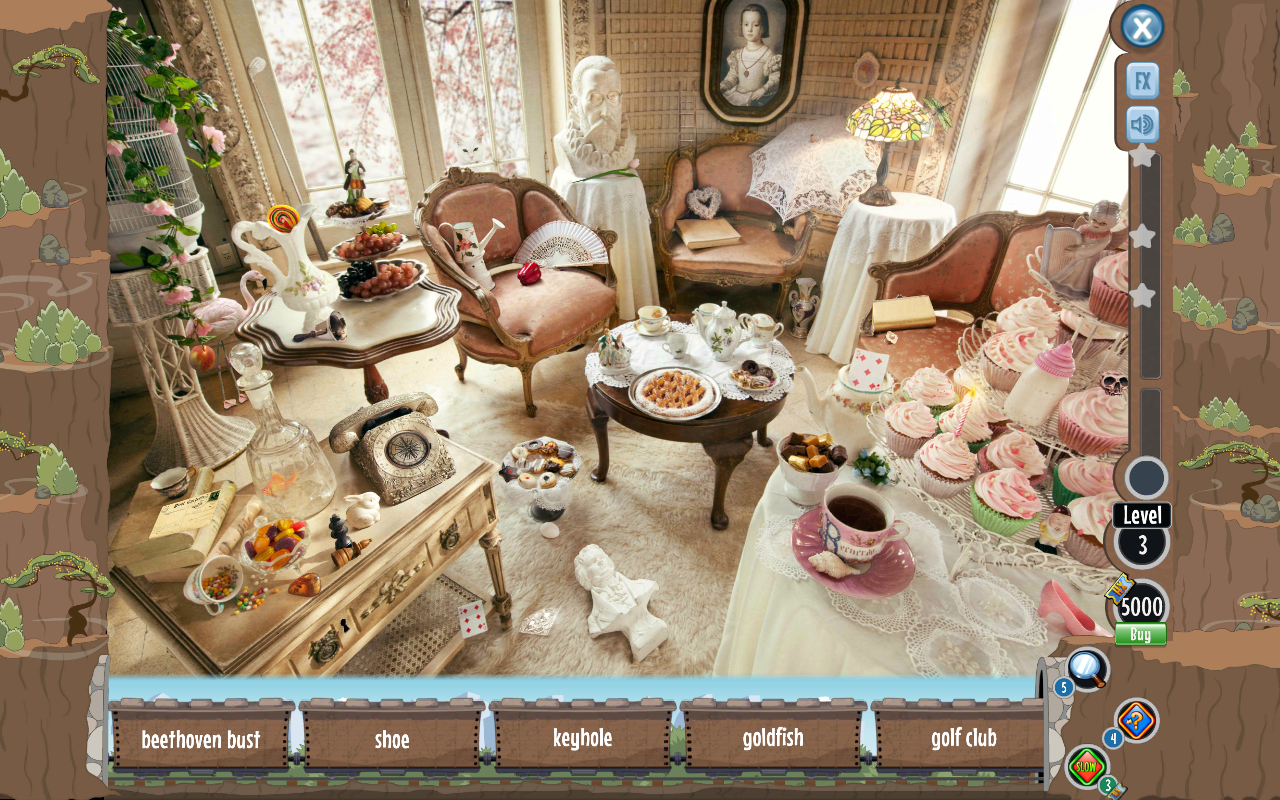Select the "shoe" list panel
1280x800 pixels.
click(x=392, y=739)
